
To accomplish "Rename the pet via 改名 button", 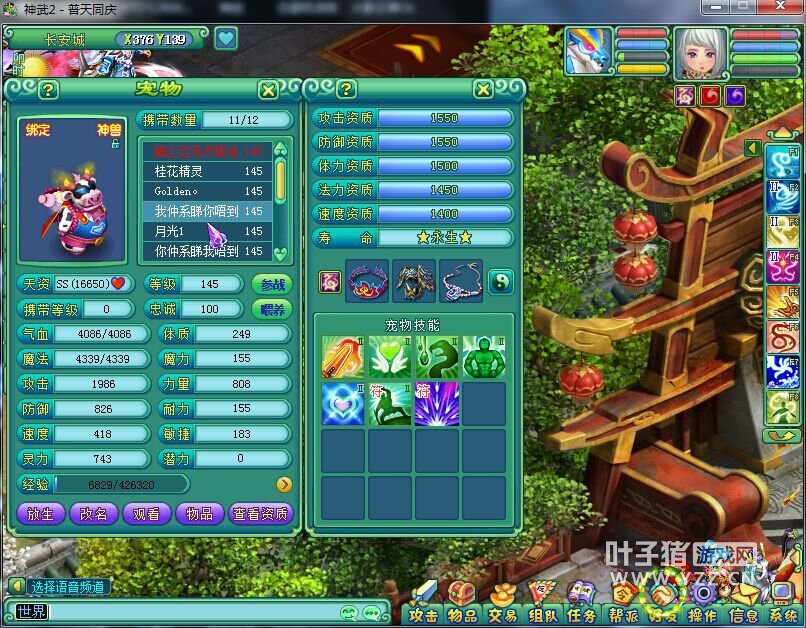I will pyautogui.click(x=94, y=514).
